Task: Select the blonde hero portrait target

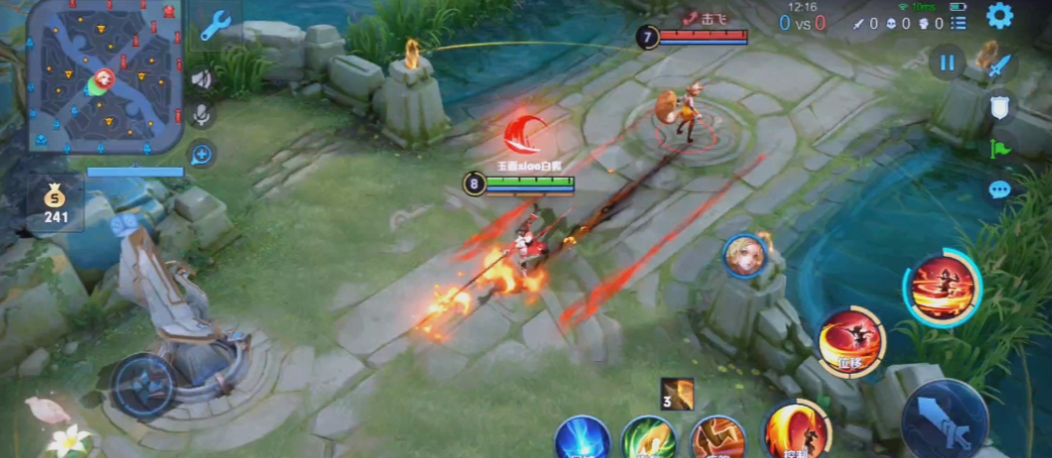Action: pos(745,256)
